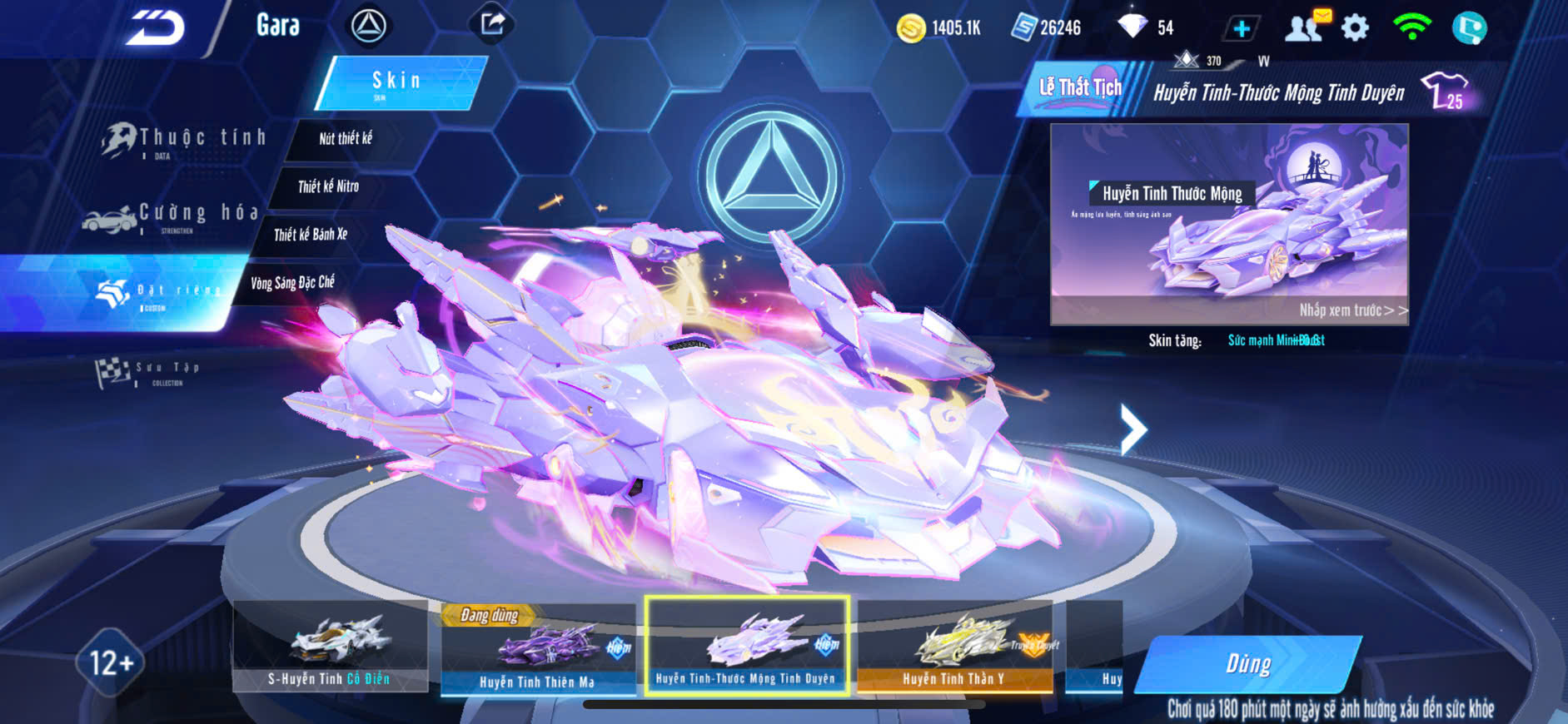Screen dimensions: 1568x724
Task: Go back using the arrow logo
Action: [156, 28]
